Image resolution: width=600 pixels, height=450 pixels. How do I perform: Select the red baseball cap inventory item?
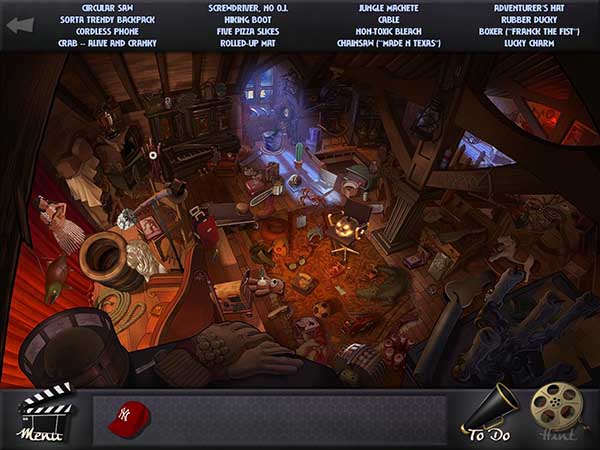tap(127, 416)
